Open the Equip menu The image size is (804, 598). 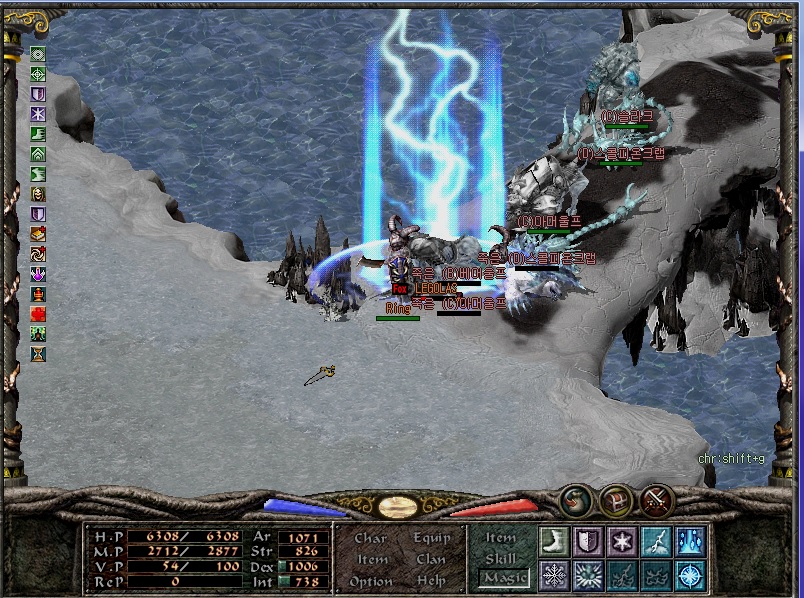tap(432, 538)
